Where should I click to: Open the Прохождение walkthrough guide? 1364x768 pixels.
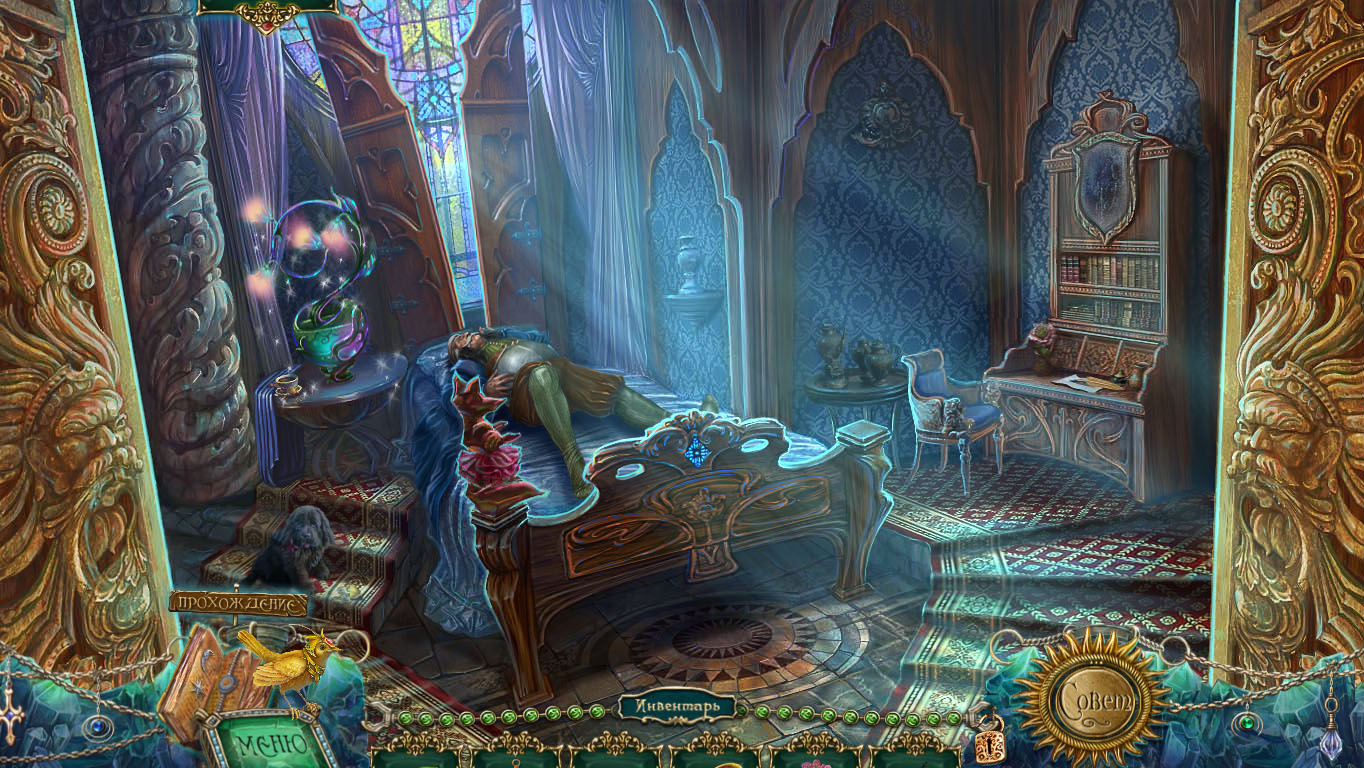(x=238, y=603)
